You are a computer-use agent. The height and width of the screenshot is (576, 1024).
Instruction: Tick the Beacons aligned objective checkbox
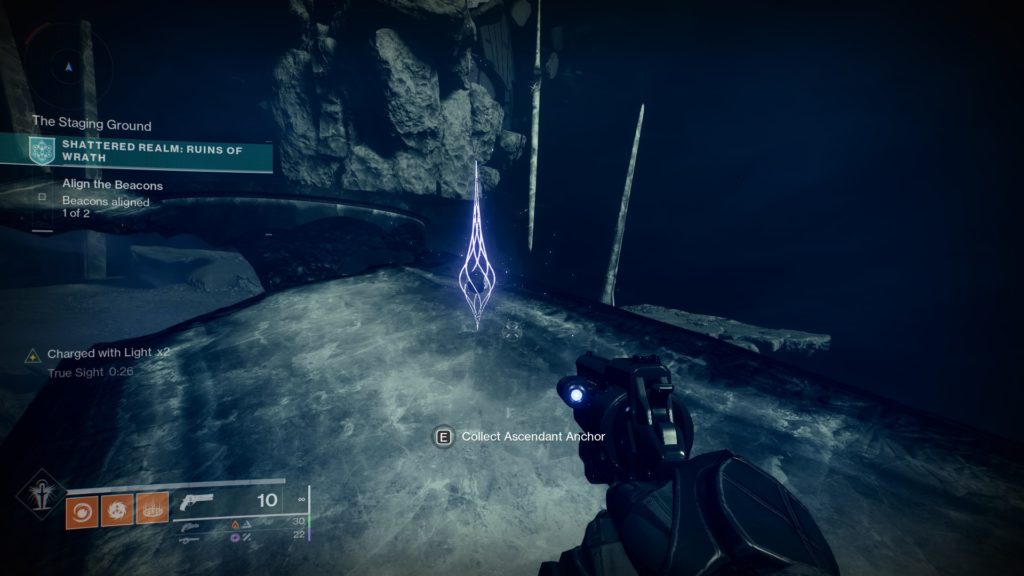[42, 197]
